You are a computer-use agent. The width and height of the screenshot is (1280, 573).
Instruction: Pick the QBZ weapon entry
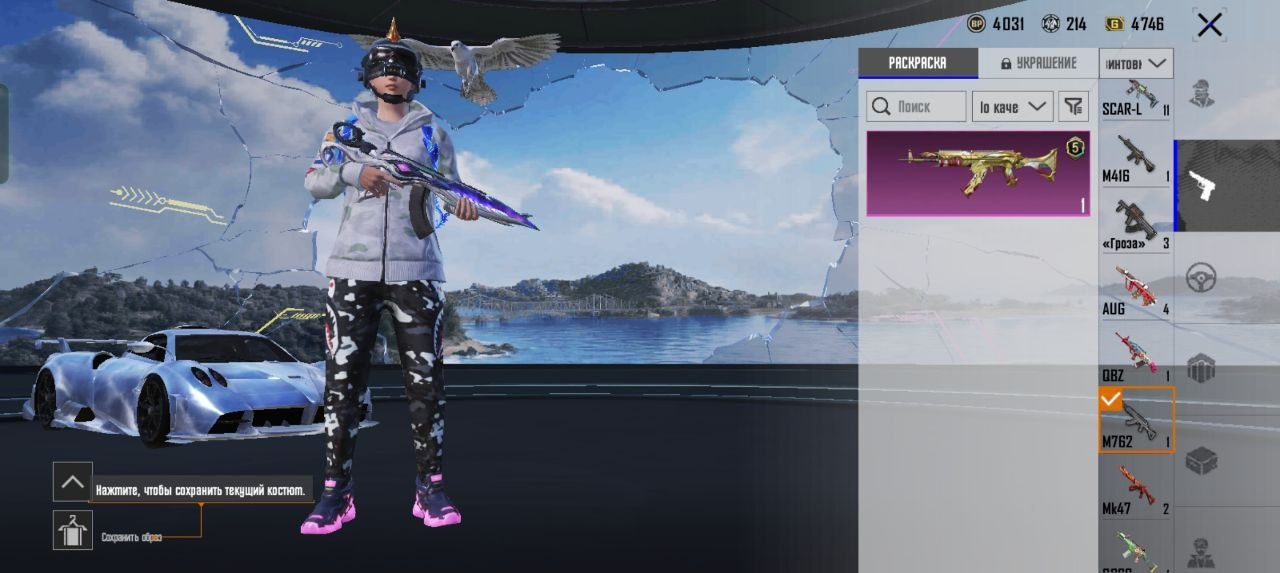[1136, 358]
